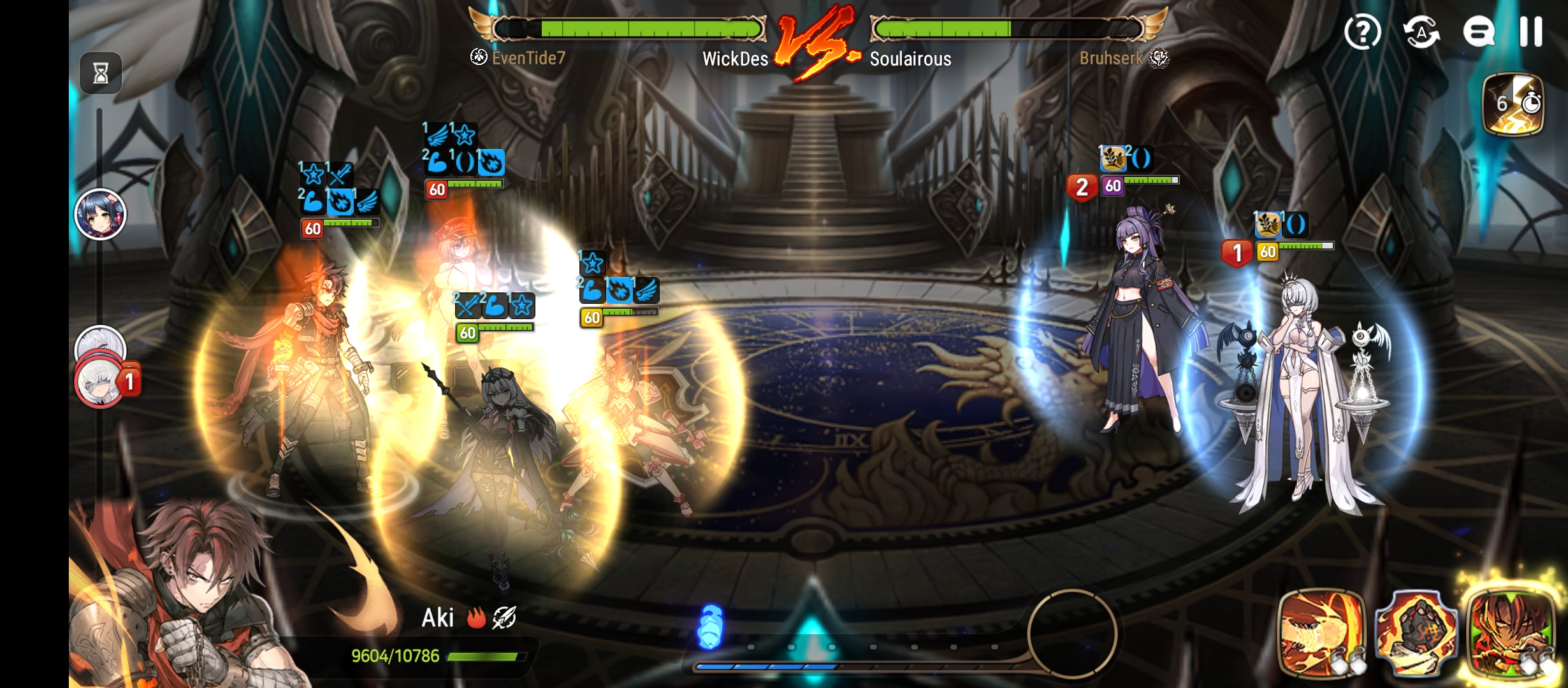Tap the hourglass turn order icon
The width and height of the screenshot is (1568, 688).
pyautogui.click(x=101, y=73)
